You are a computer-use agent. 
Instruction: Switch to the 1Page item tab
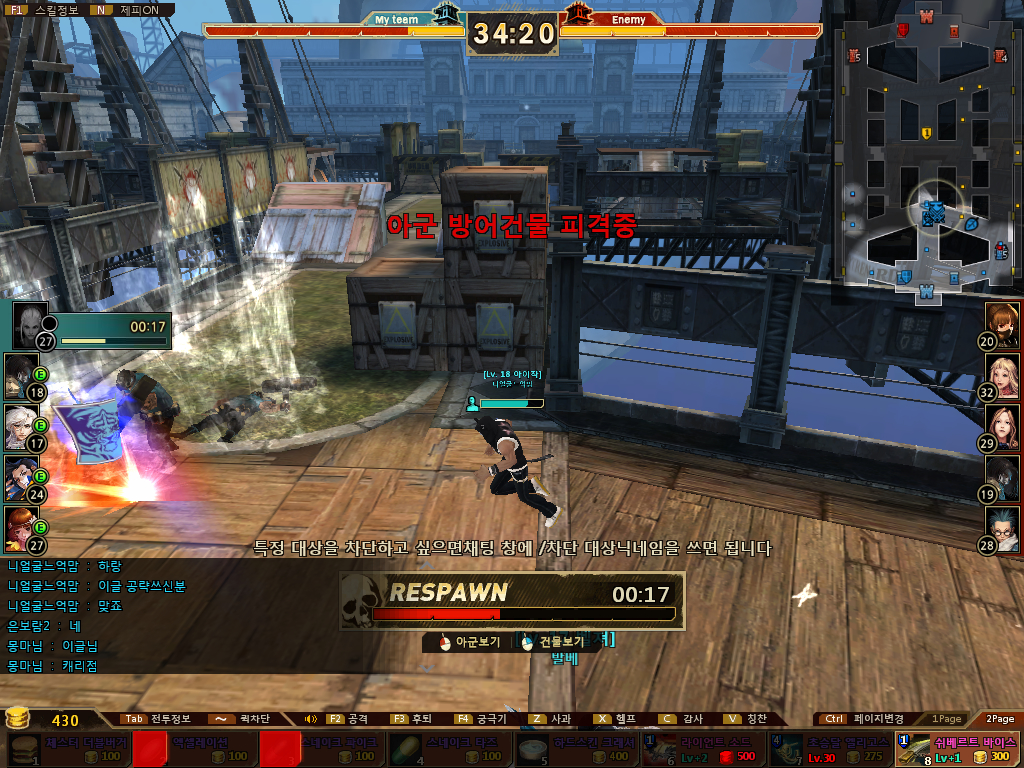(x=946, y=719)
